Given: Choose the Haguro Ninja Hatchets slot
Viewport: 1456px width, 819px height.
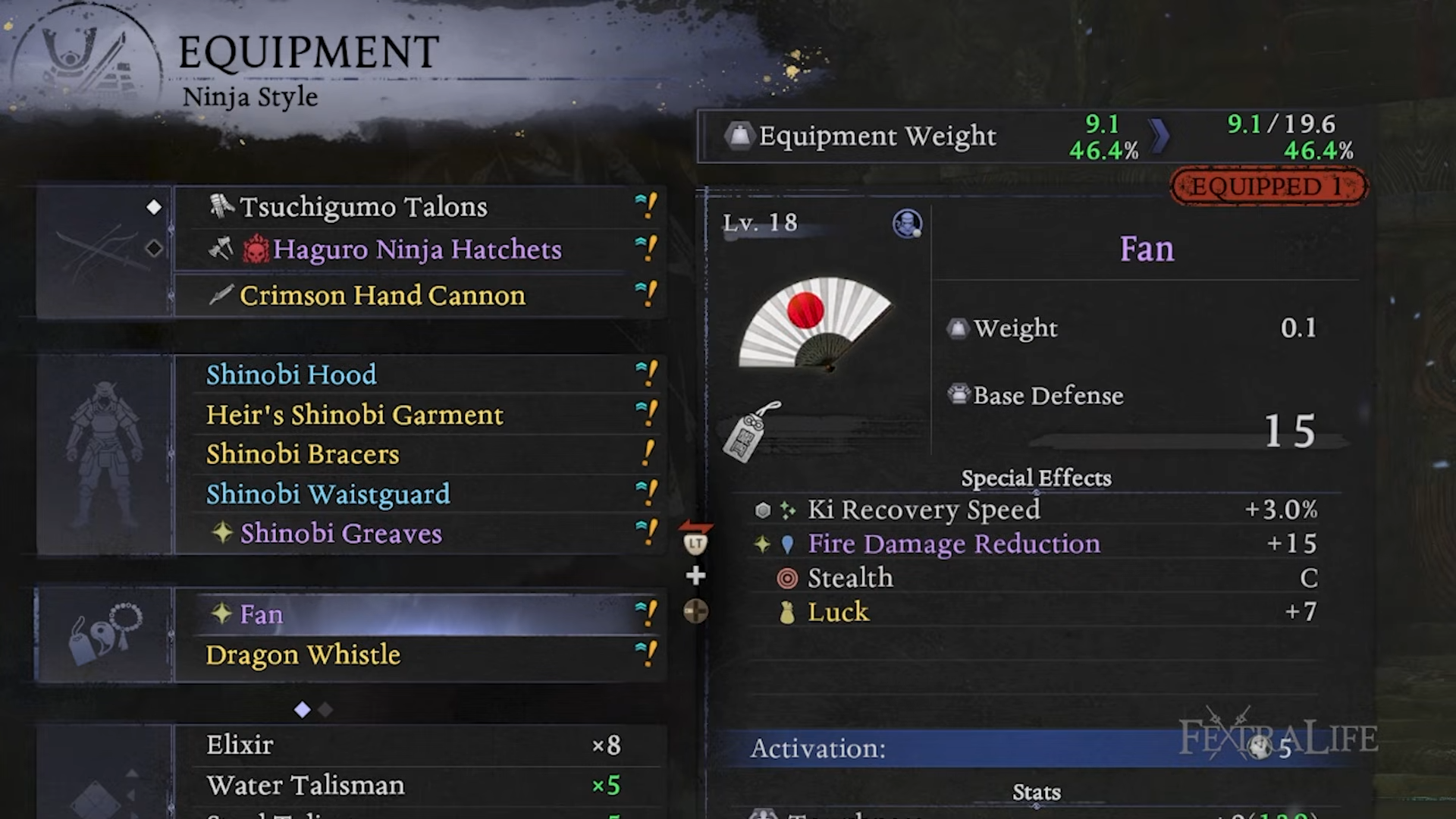Looking at the screenshot, I should pyautogui.click(x=417, y=249).
